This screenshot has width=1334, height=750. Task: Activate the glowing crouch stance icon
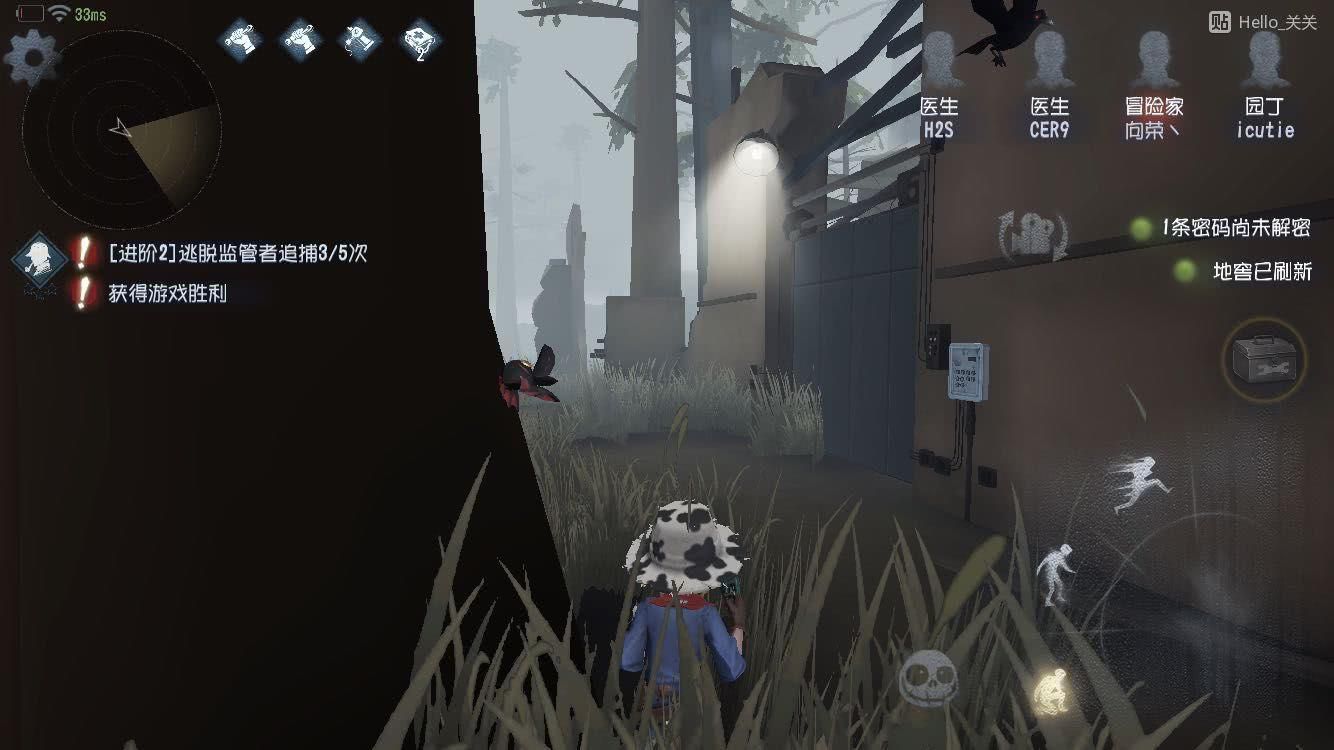[x=1050, y=690]
